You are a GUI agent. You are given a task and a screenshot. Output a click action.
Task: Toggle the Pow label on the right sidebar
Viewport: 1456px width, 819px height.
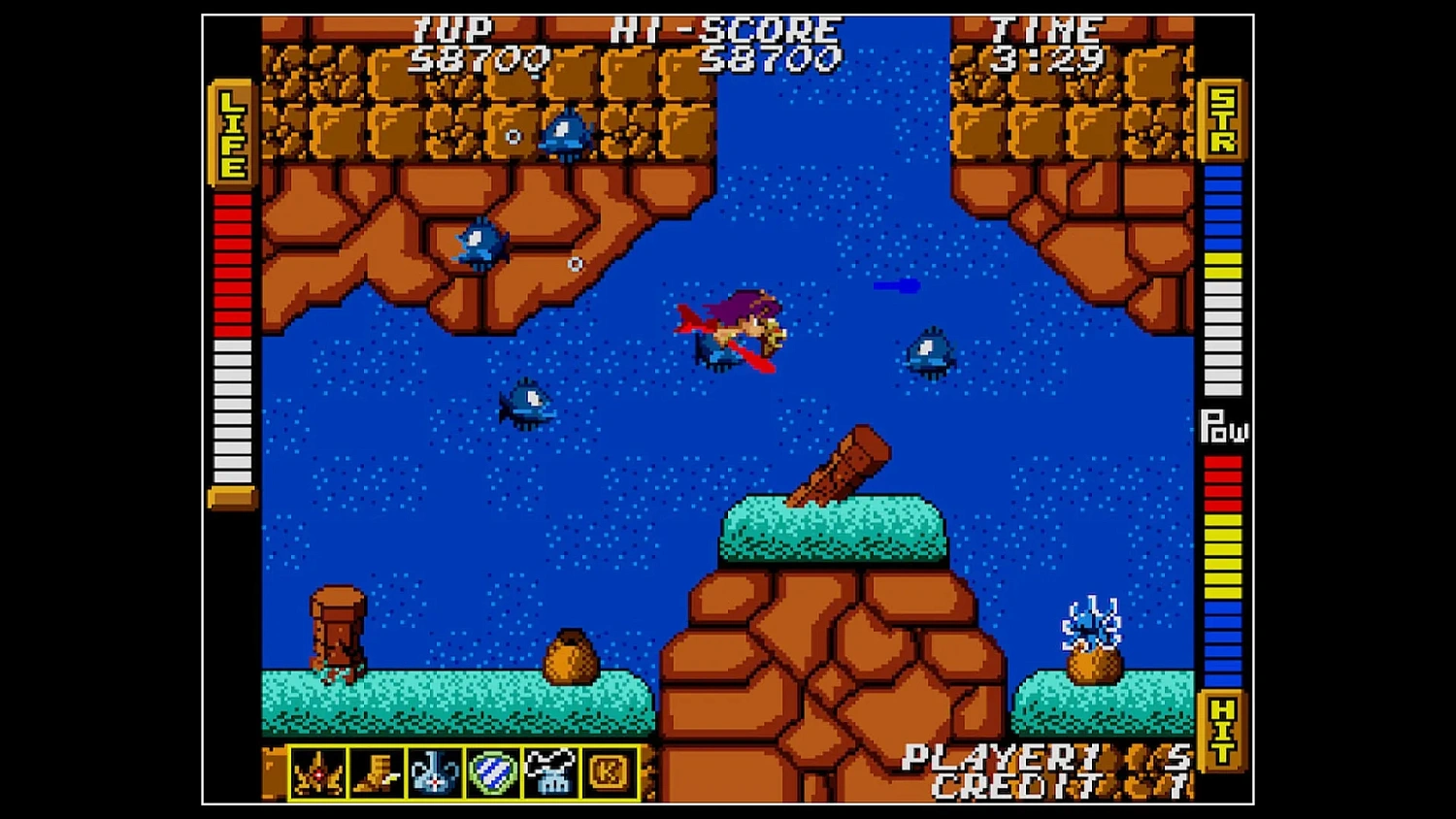coord(1224,427)
